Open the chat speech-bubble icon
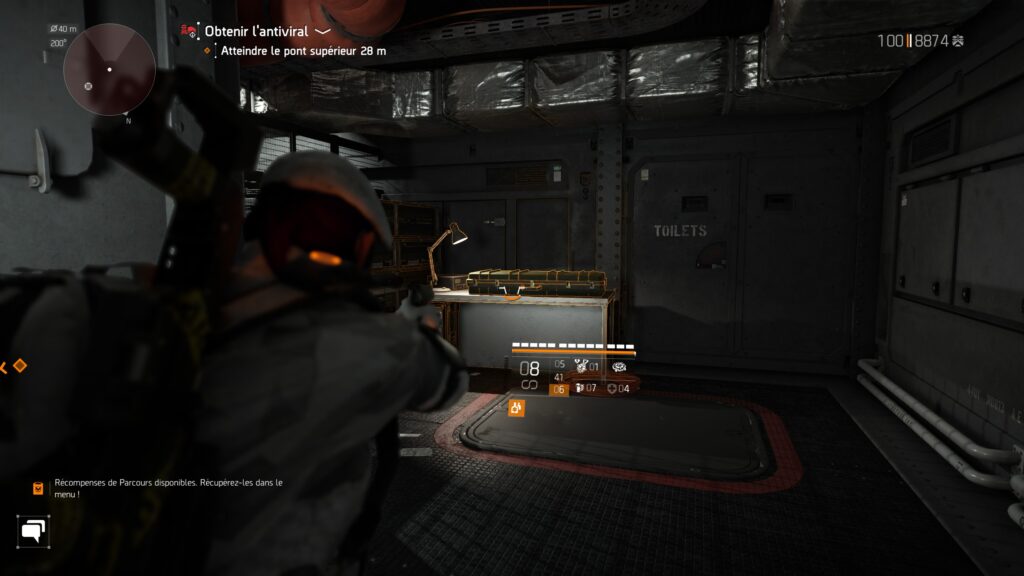The image size is (1024, 576). 33,530
